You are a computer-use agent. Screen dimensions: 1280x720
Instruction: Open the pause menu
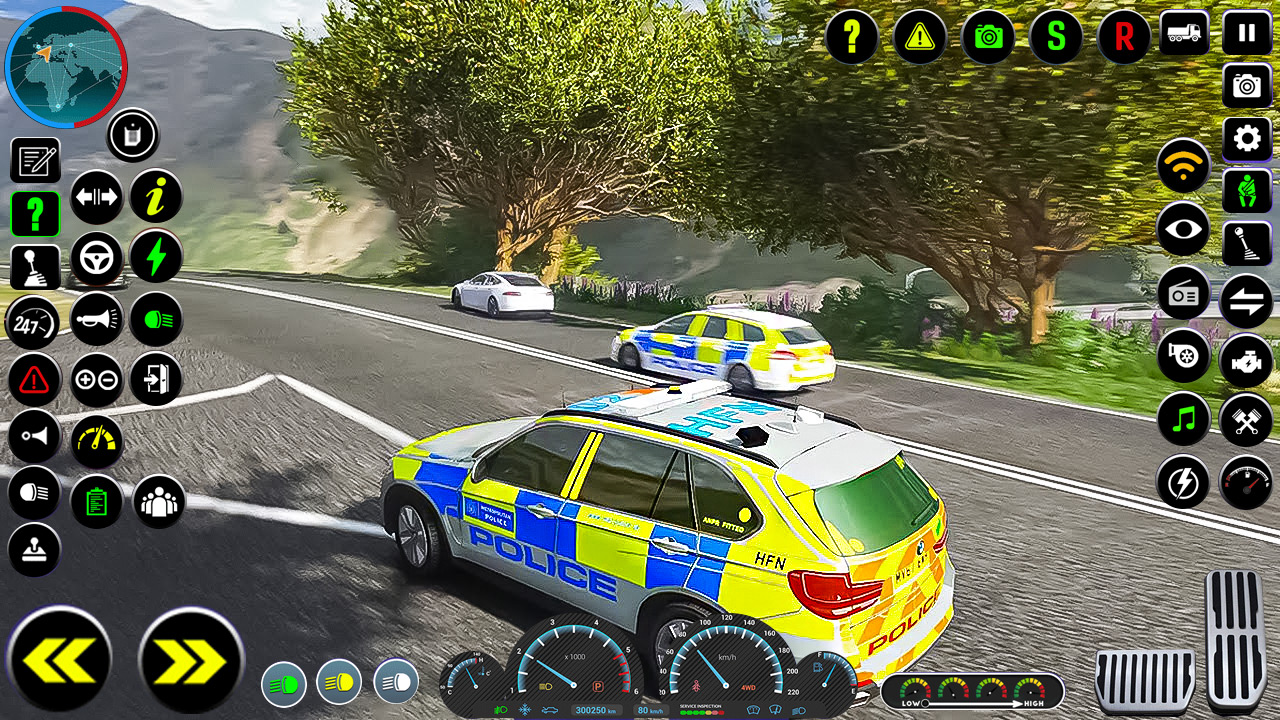[x=1245, y=33]
